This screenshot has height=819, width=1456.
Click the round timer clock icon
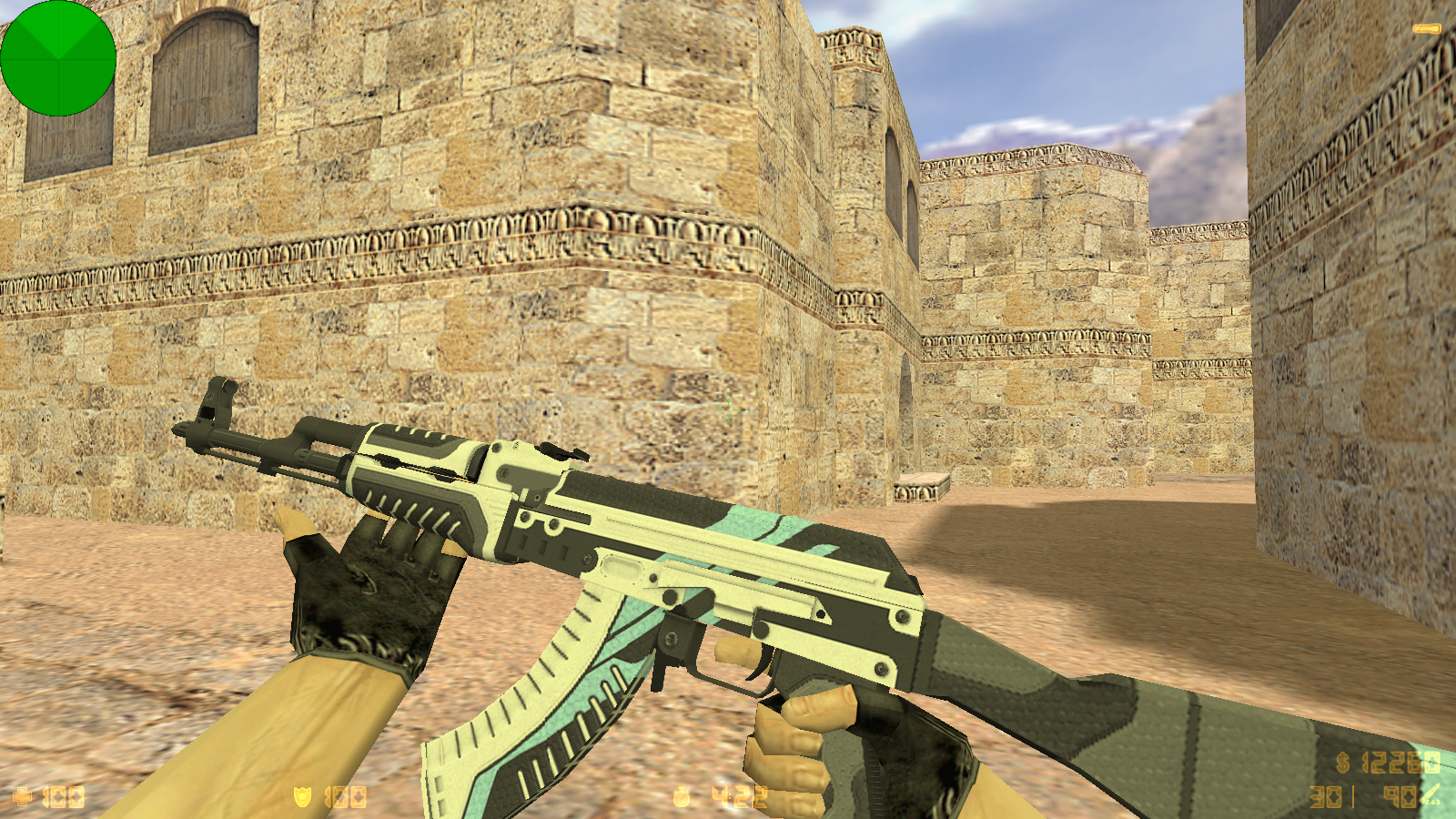[x=682, y=798]
